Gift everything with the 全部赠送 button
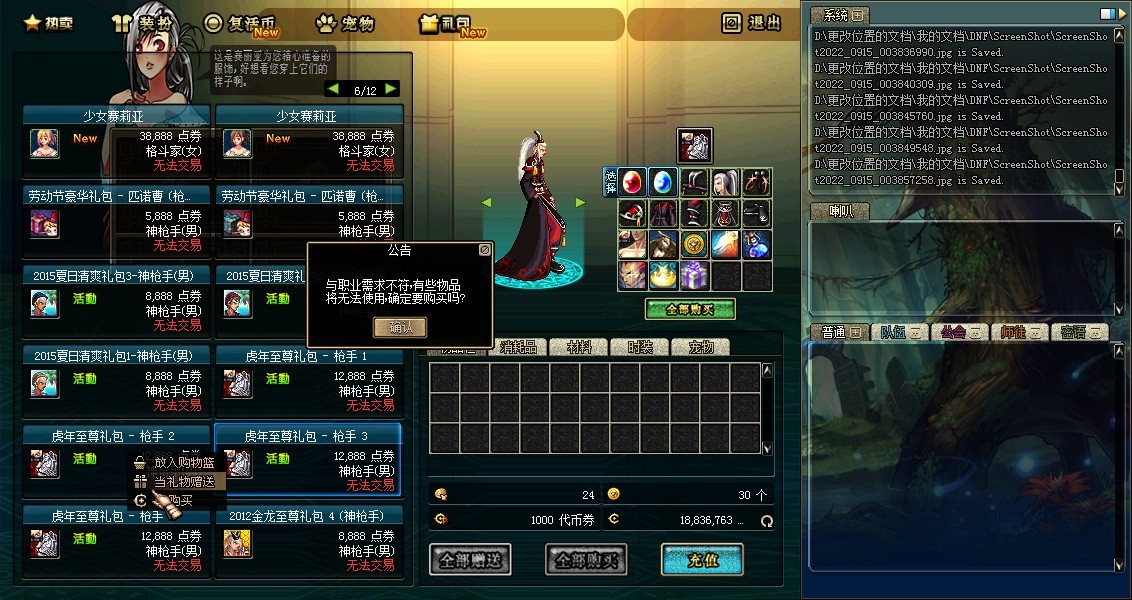The height and width of the screenshot is (600, 1132). (470, 560)
